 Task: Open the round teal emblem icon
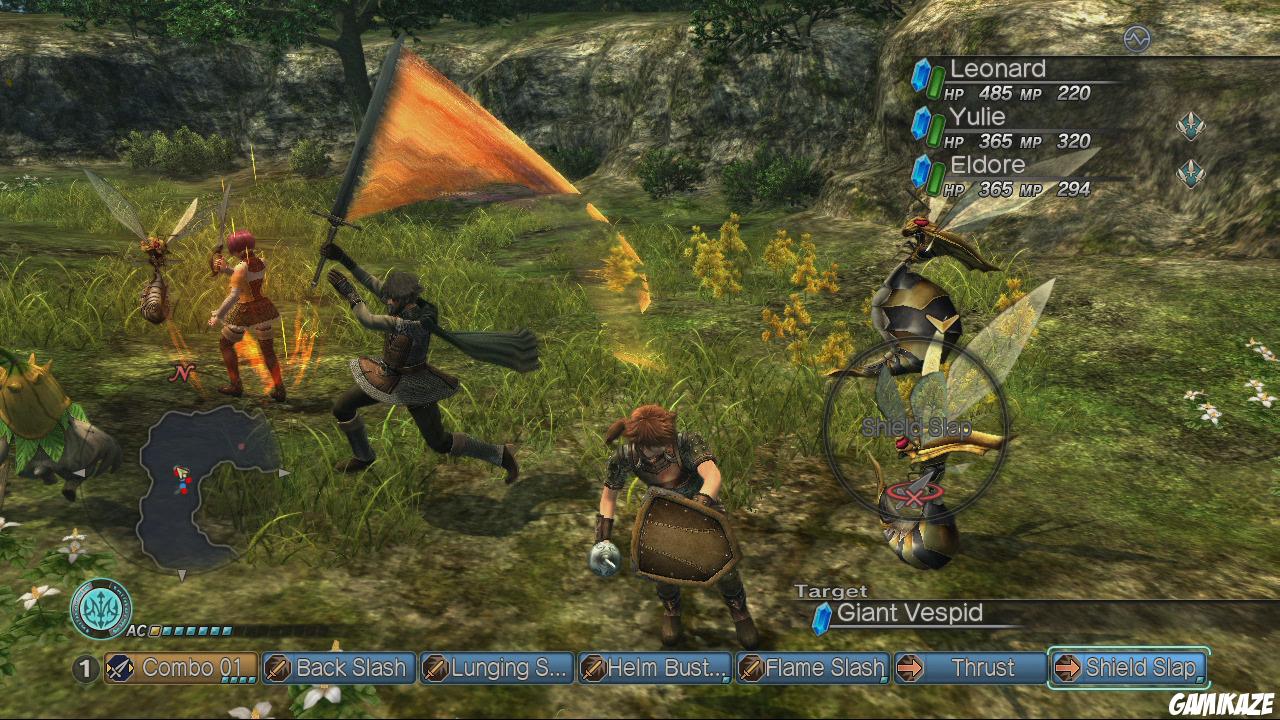click(x=101, y=609)
